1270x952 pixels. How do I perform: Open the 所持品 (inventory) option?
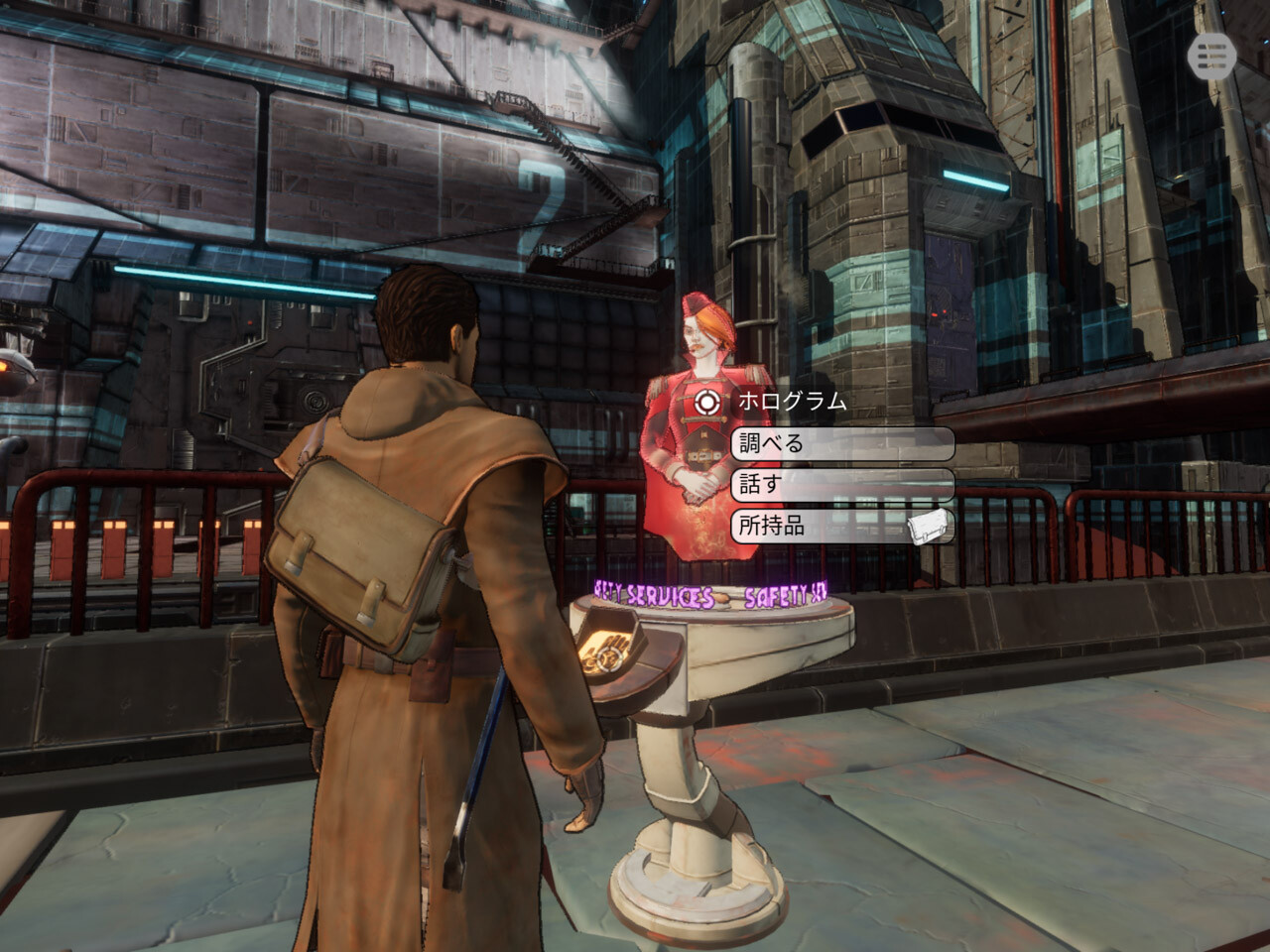(x=841, y=526)
